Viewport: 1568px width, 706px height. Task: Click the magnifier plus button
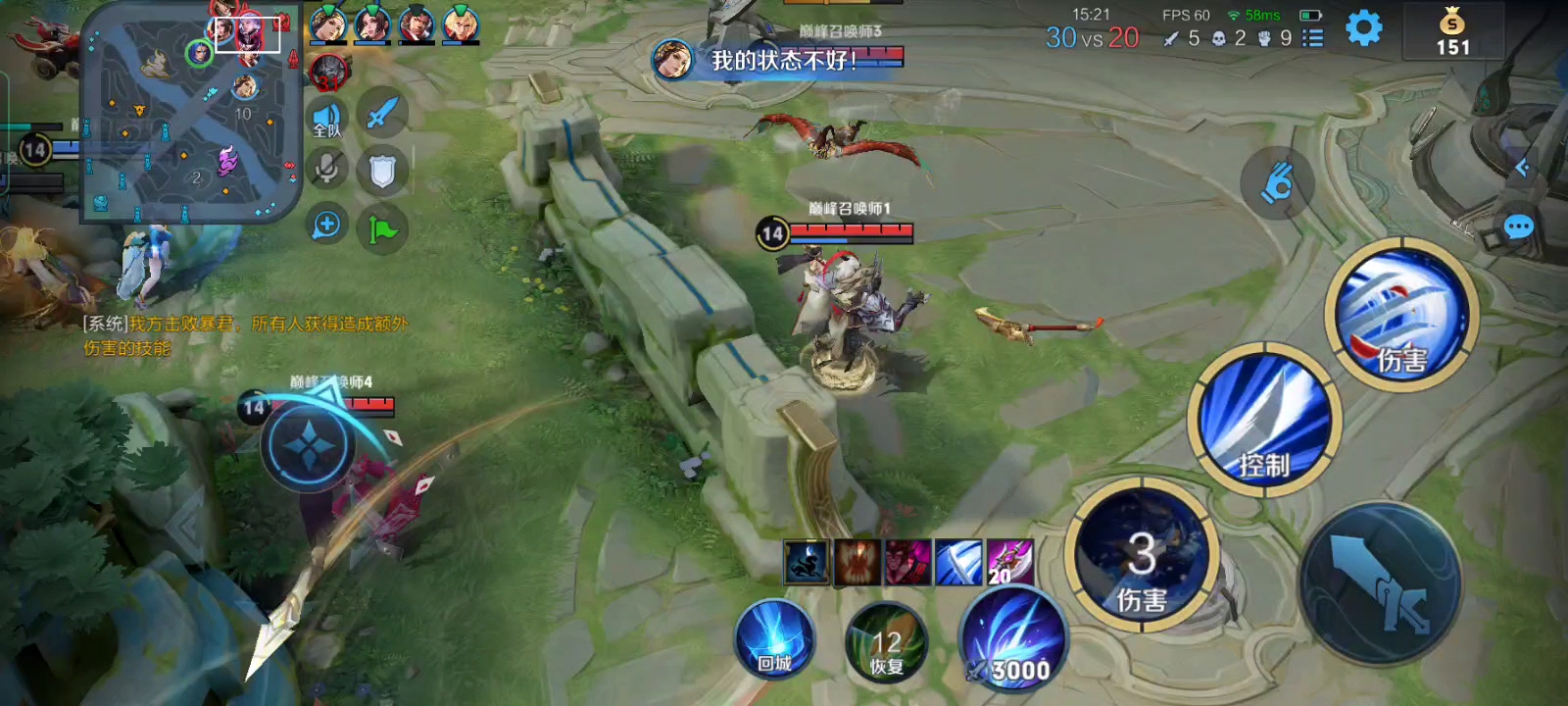click(x=326, y=226)
